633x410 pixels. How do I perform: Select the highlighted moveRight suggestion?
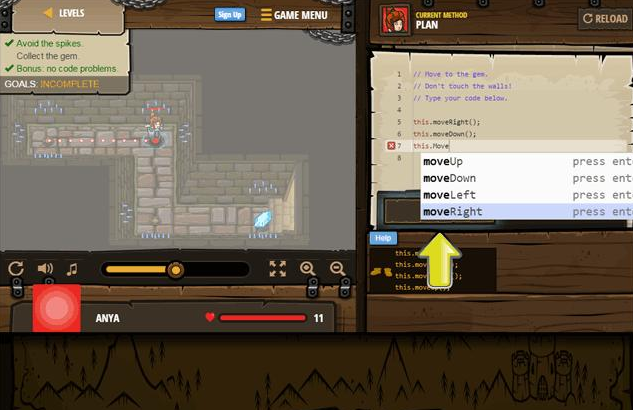(452, 212)
